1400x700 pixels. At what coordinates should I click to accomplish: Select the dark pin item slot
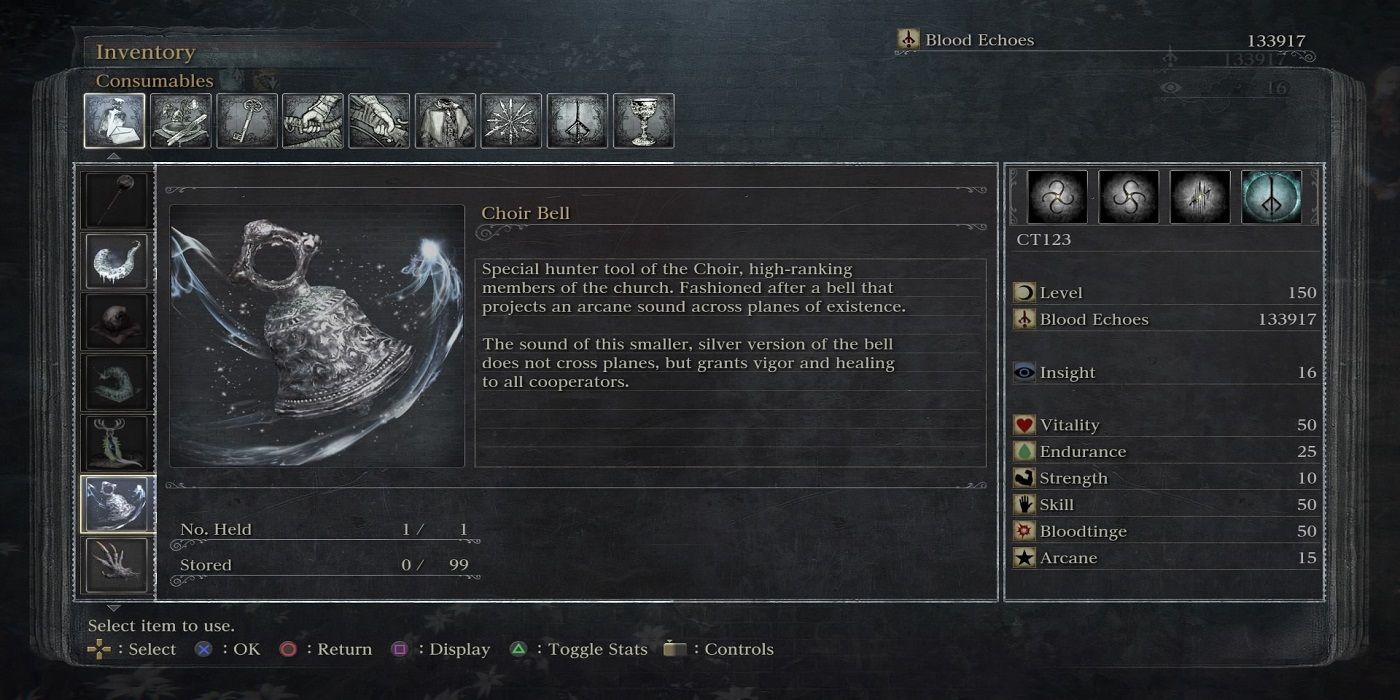(x=117, y=200)
